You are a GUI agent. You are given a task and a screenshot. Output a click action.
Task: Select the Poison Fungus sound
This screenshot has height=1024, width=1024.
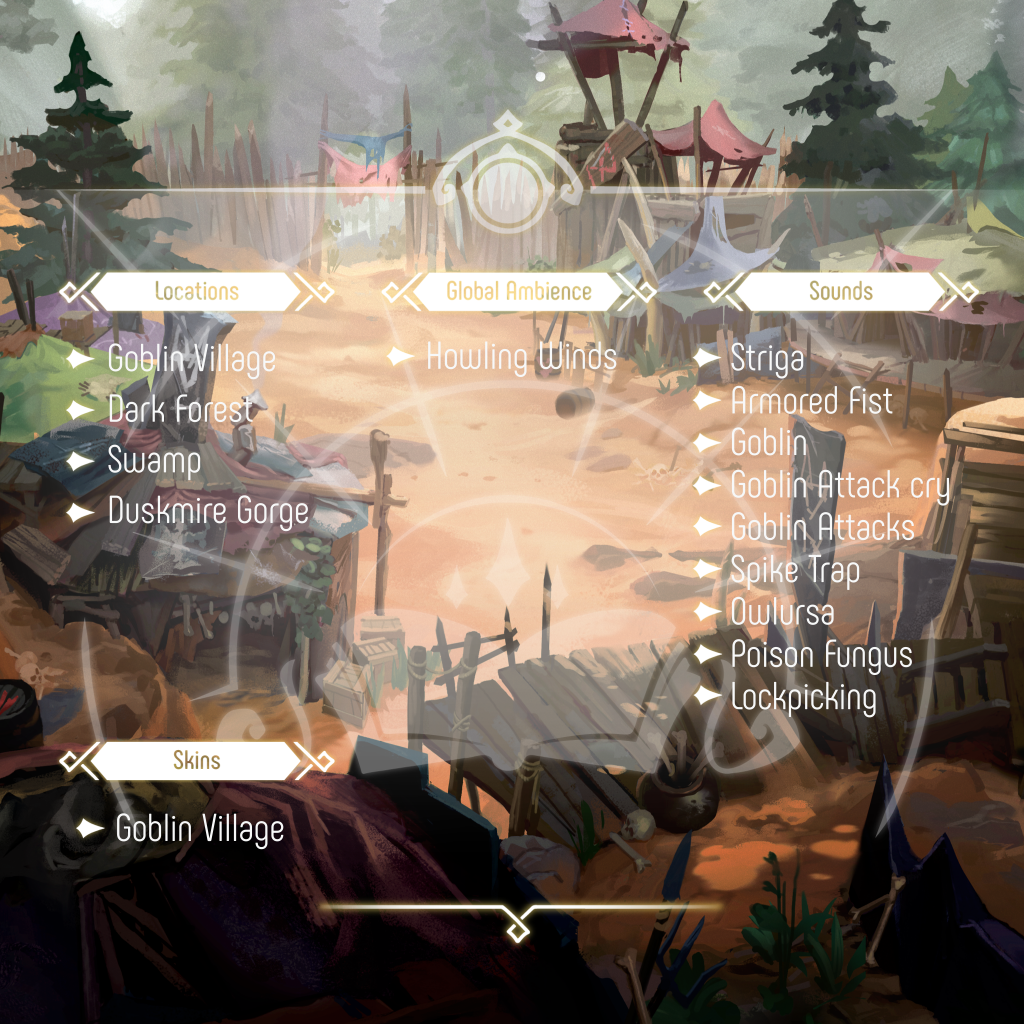click(821, 655)
